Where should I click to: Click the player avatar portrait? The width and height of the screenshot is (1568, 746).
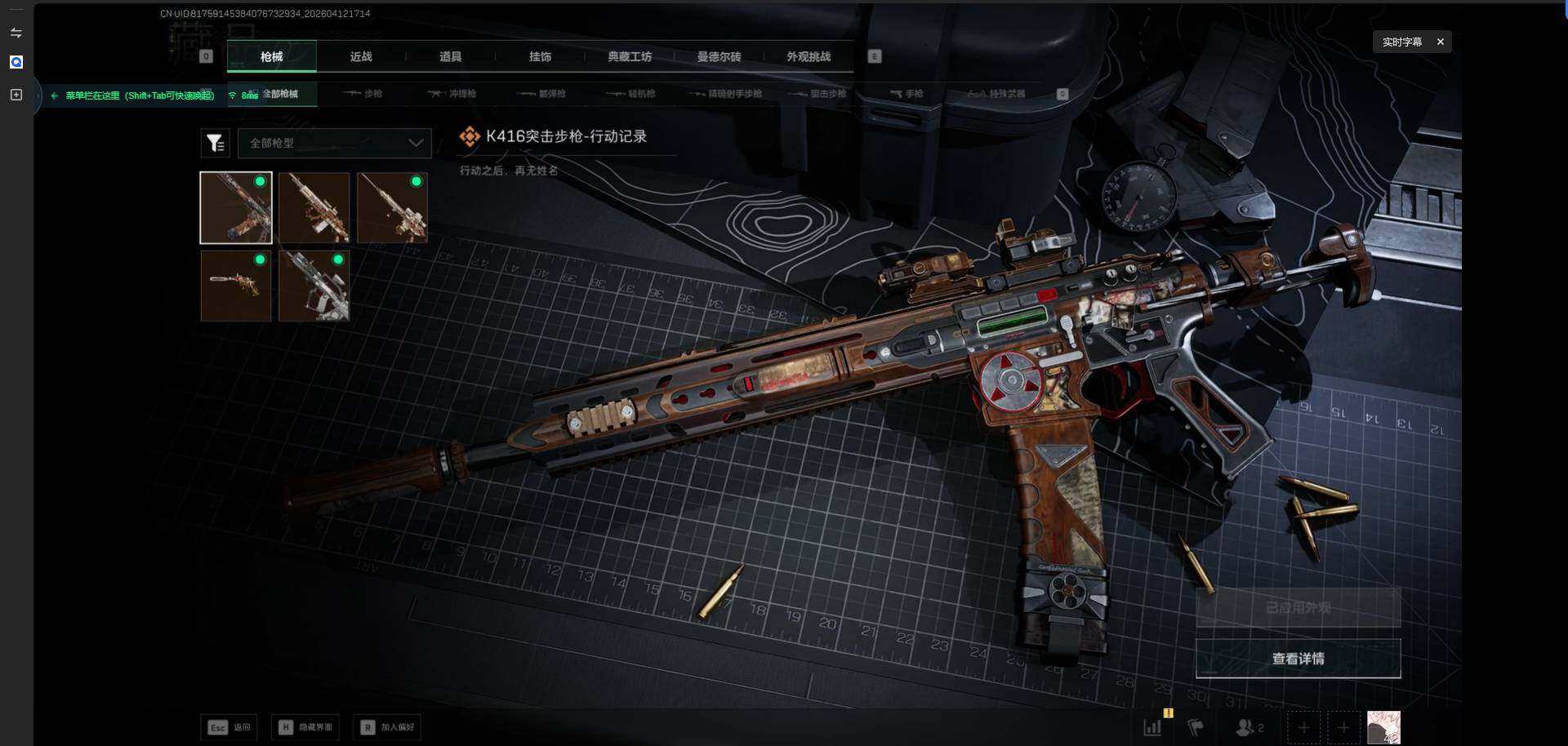pos(1383,727)
